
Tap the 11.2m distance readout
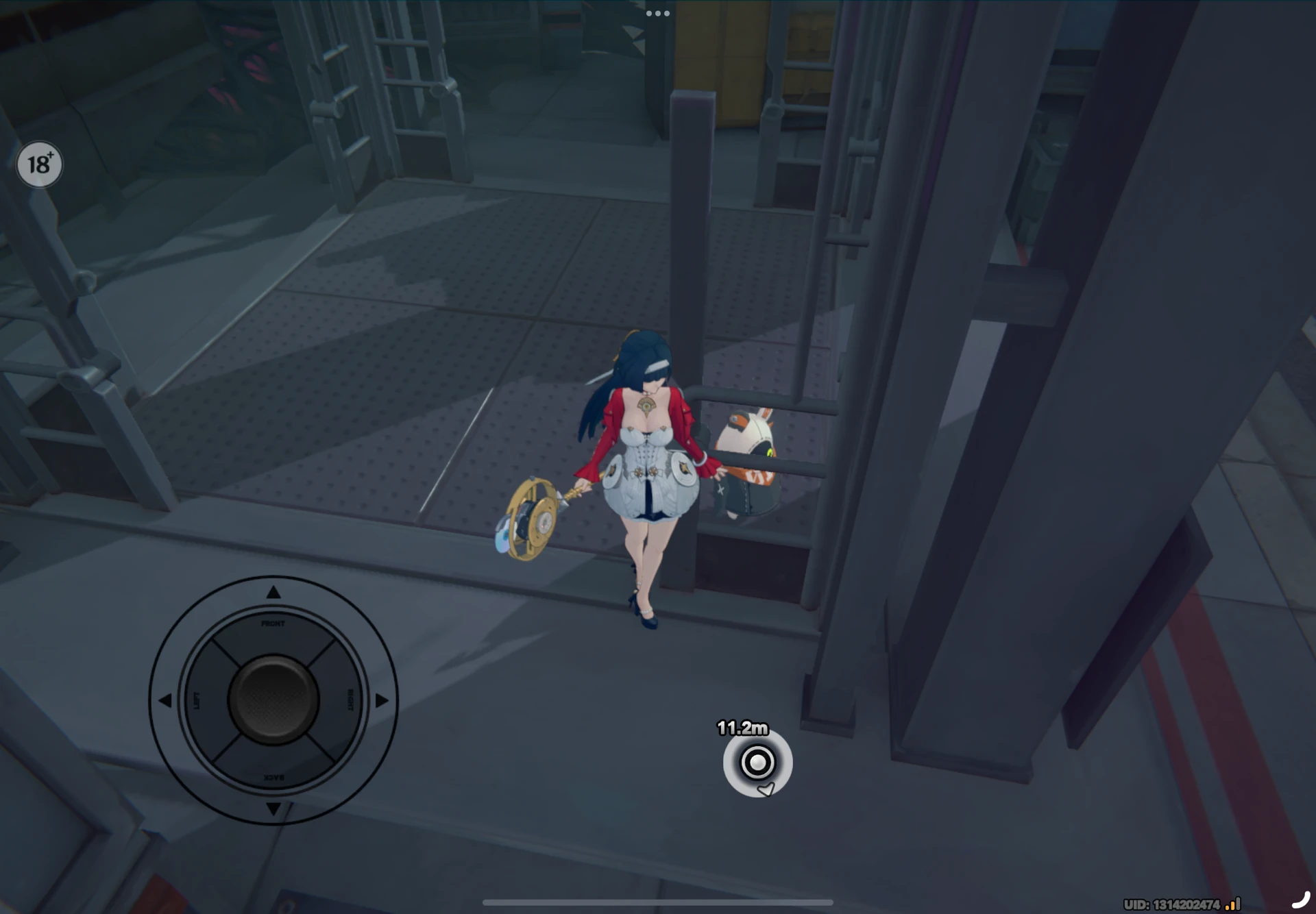tap(743, 727)
